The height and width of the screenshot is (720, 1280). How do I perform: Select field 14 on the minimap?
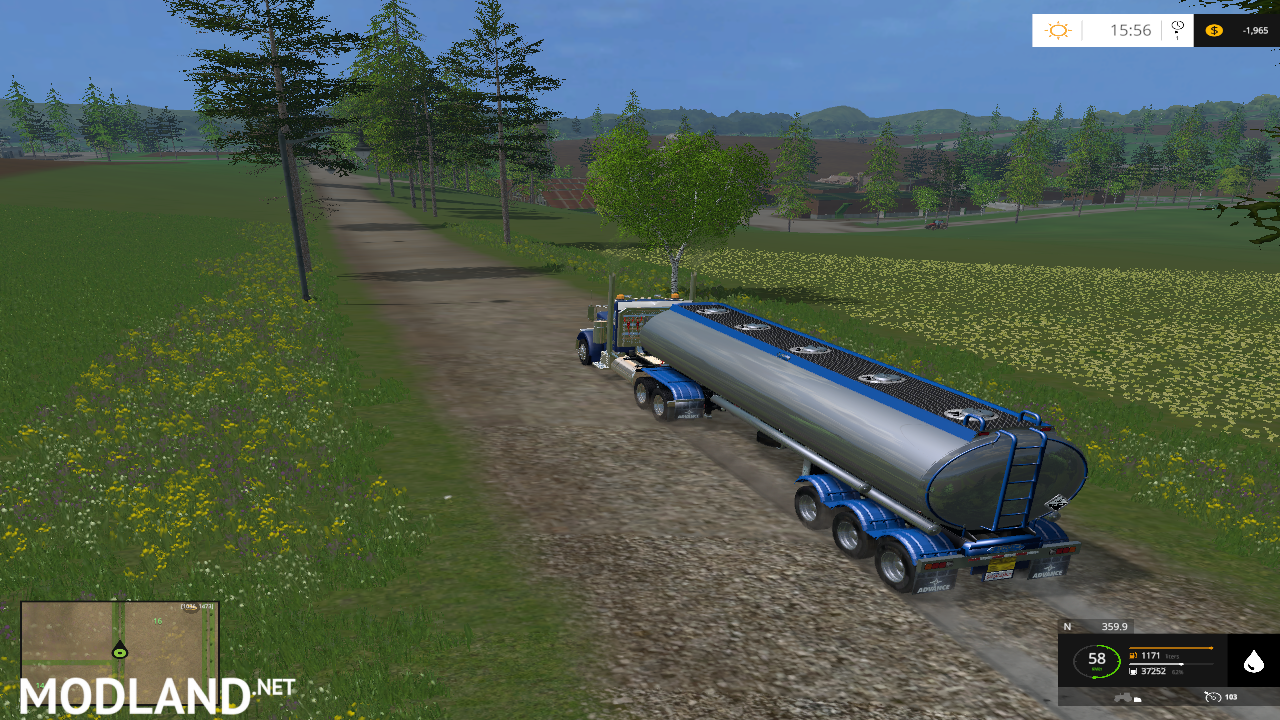[x=41, y=686]
